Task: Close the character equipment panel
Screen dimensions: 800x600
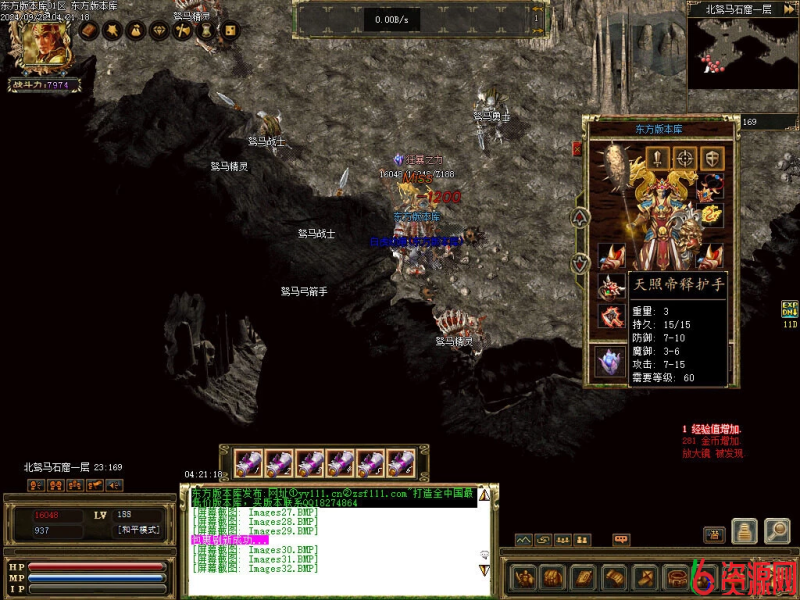Action: (x=577, y=149)
